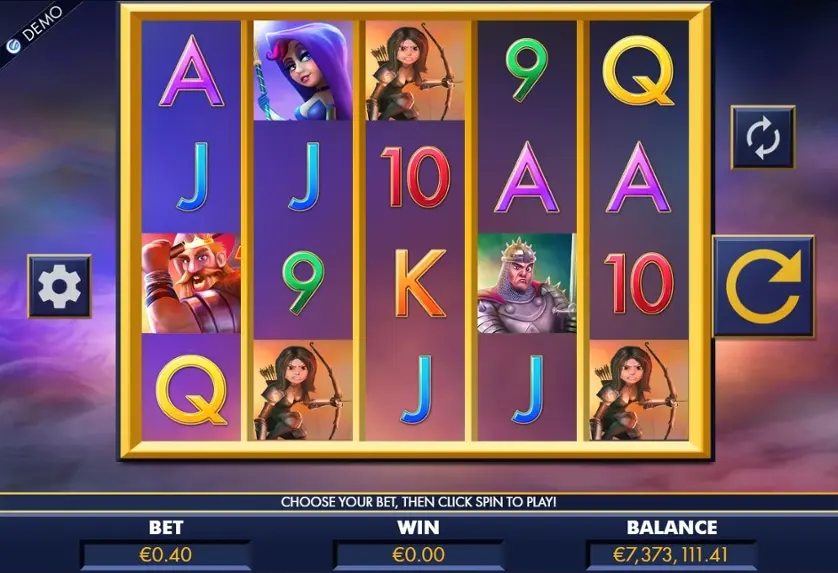
Task: Spin the reels with the large arrow button
Action: tap(763, 286)
